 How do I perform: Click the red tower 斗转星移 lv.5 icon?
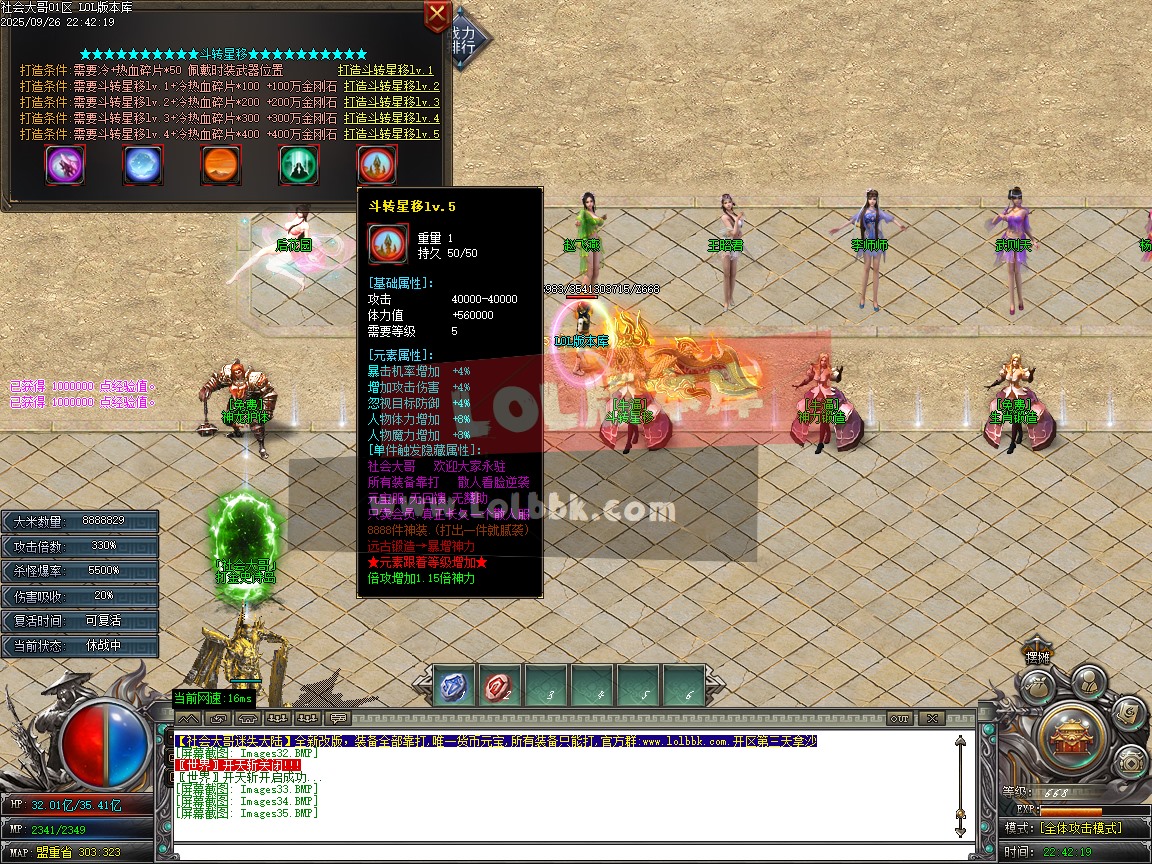click(x=377, y=164)
